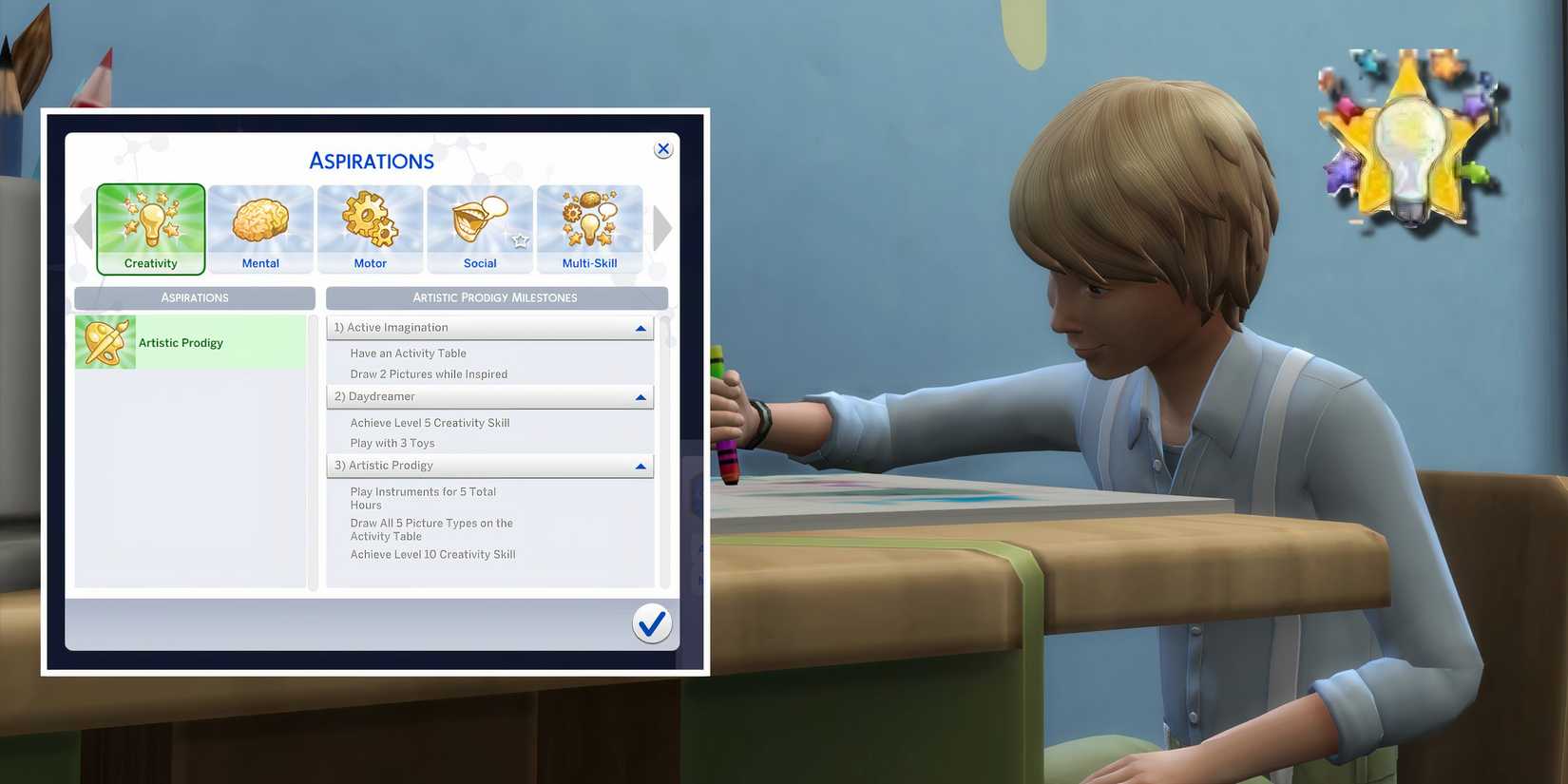Click the star badge on the Social category
Viewport: 1568px width, 784px height.
521,241
